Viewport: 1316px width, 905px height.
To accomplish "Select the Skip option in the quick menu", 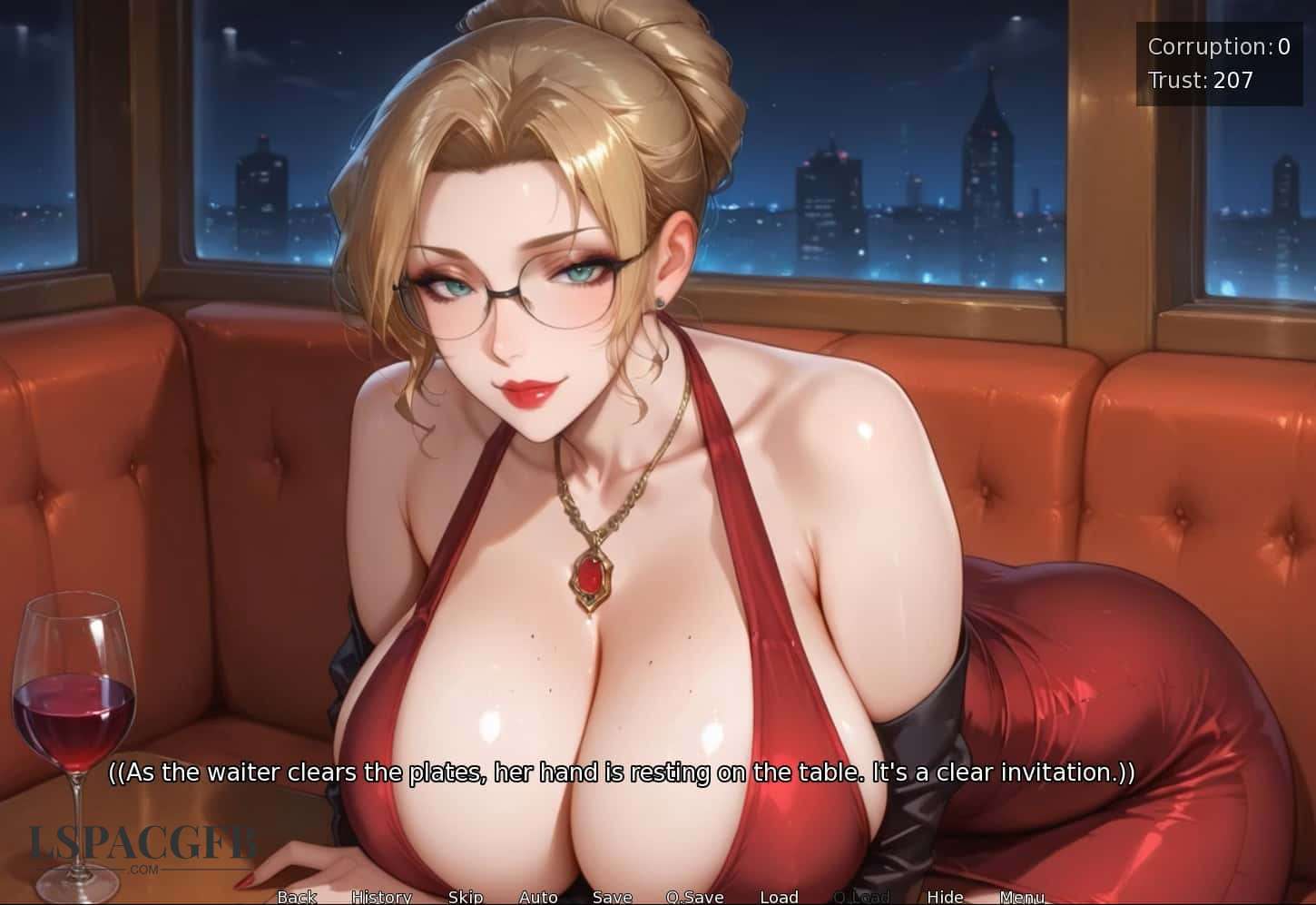I will coord(466,897).
